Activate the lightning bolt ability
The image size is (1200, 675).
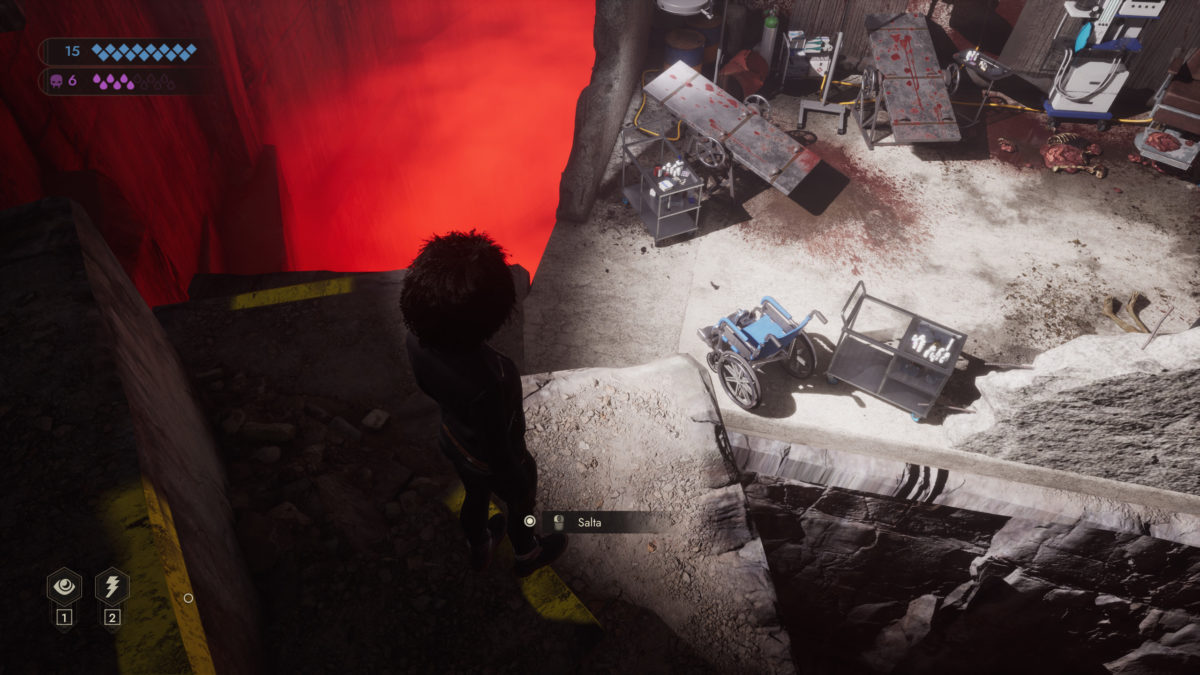coord(112,586)
